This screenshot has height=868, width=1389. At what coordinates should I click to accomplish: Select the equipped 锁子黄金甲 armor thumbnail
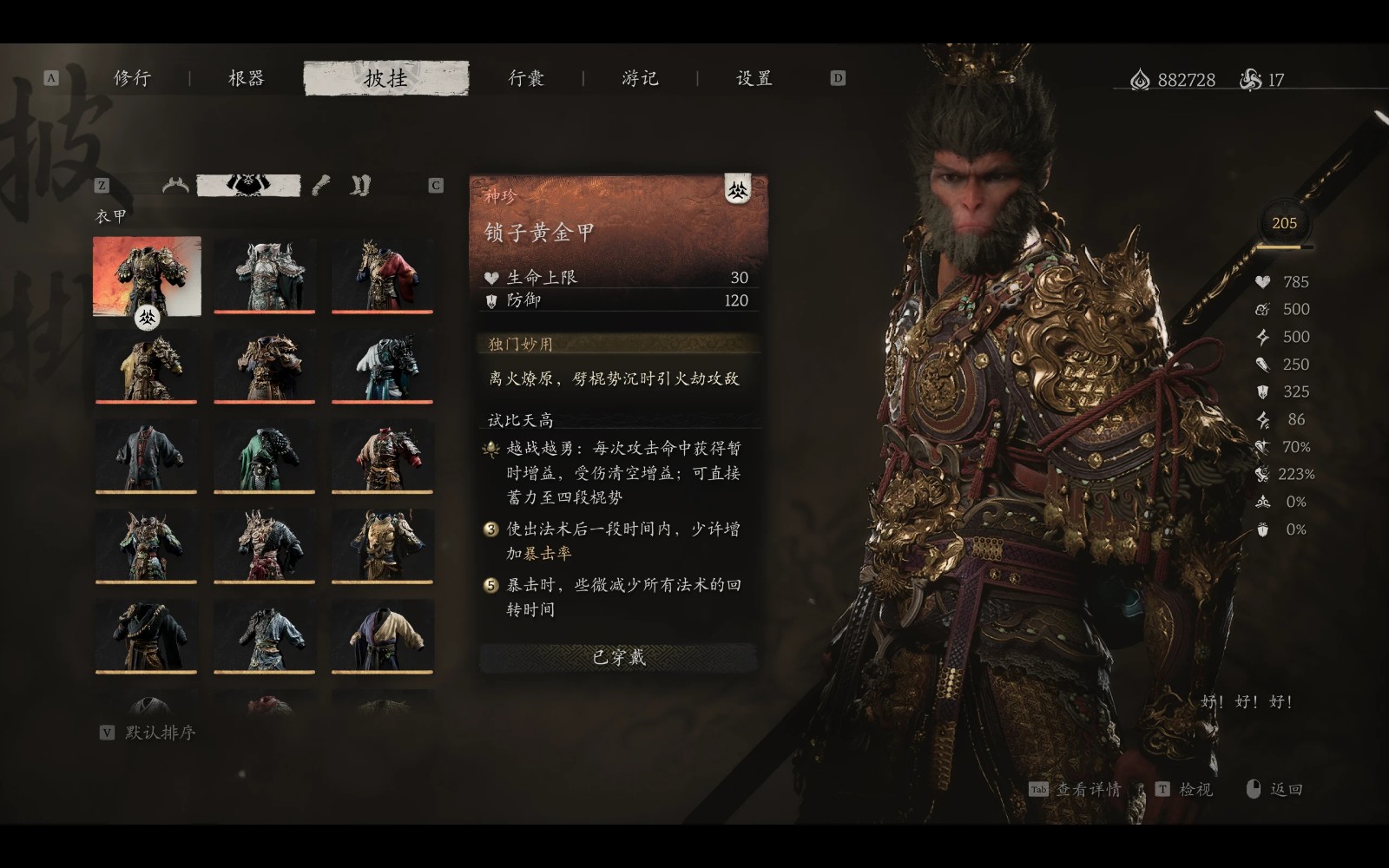[146, 276]
